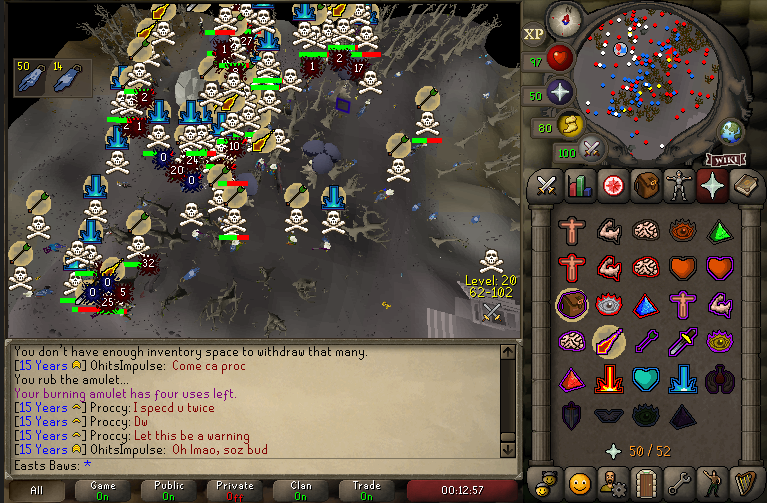
Task: Click the Wiki lookup button
Action: point(727,159)
